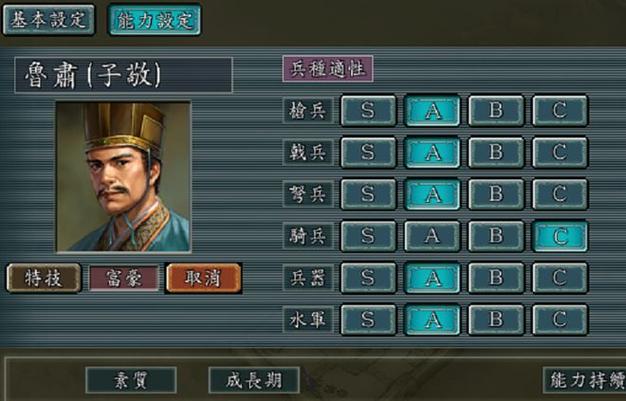Open the 特技 skill selector
626x401 pixels.
[x=43, y=278]
